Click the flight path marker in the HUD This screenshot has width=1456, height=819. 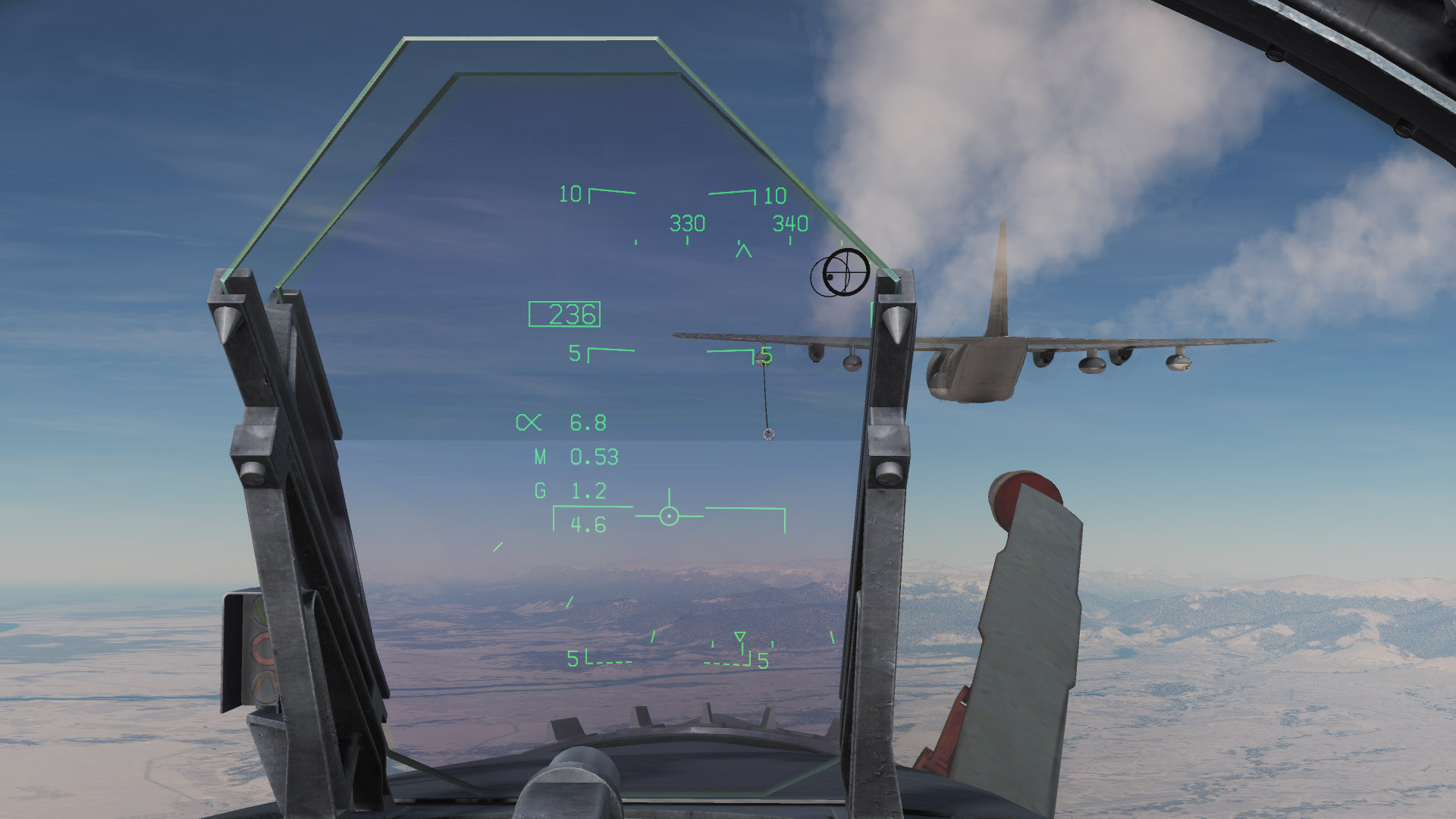(667, 516)
